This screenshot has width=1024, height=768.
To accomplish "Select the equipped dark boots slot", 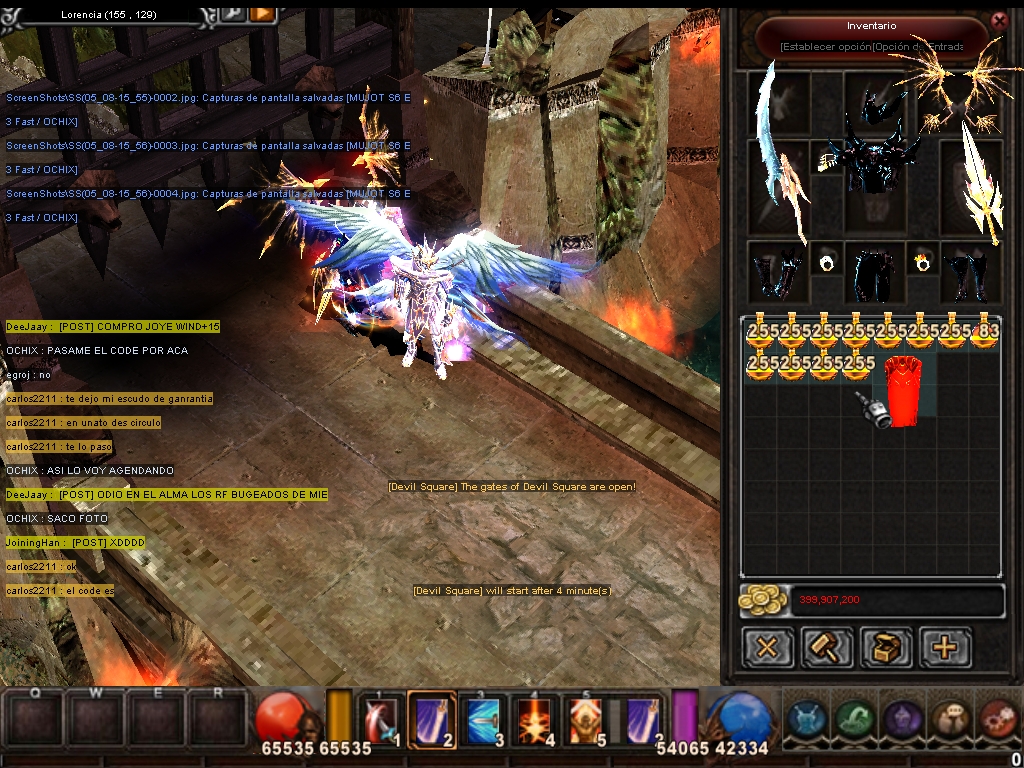I will [x=970, y=272].
